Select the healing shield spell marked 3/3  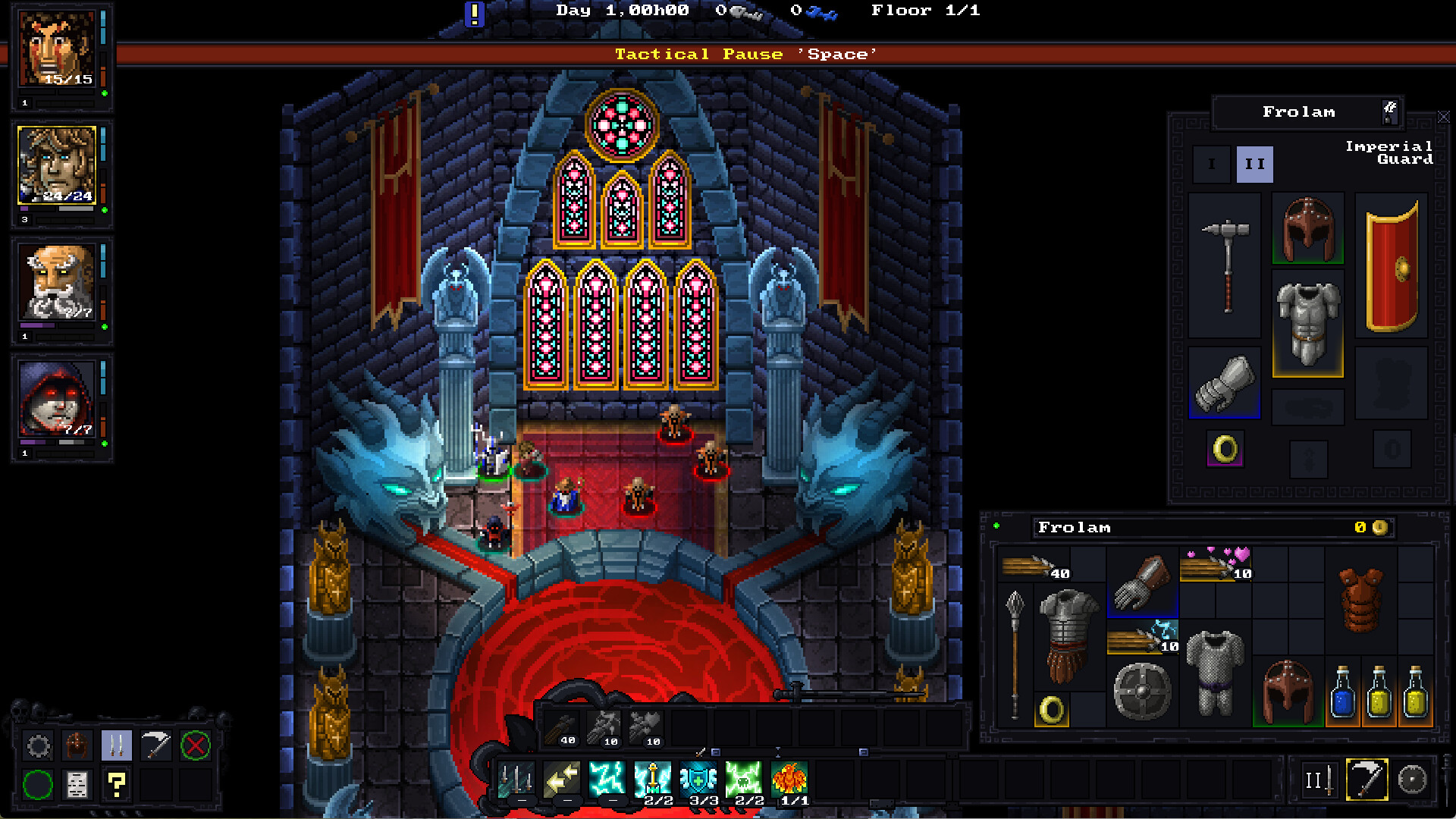(x=699, y=778)
